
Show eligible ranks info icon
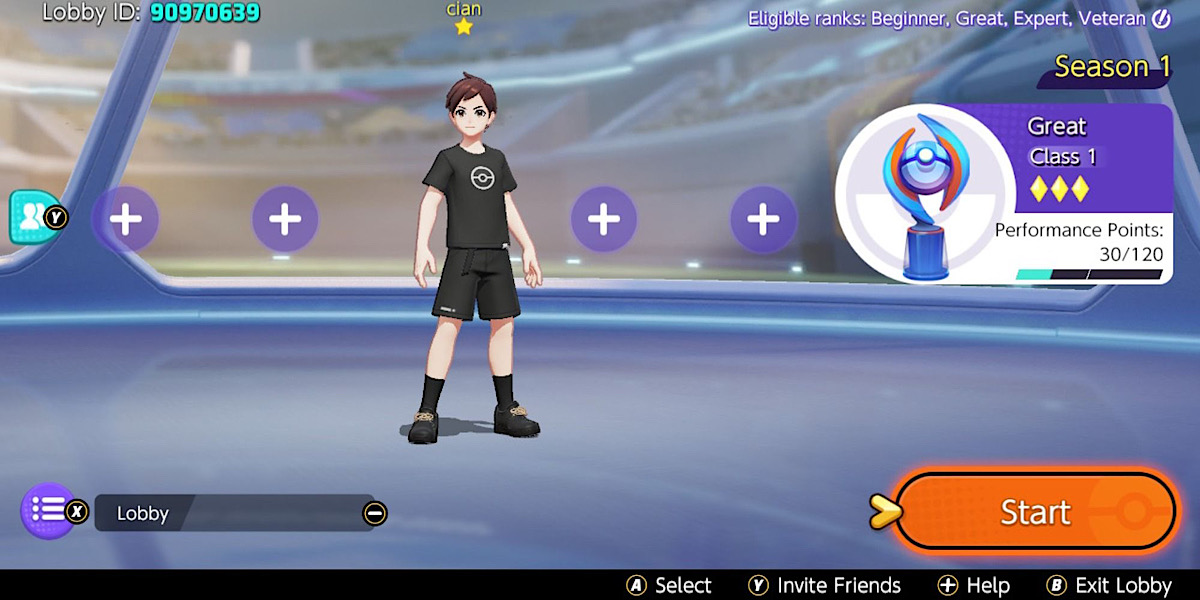pos(1161,18)
